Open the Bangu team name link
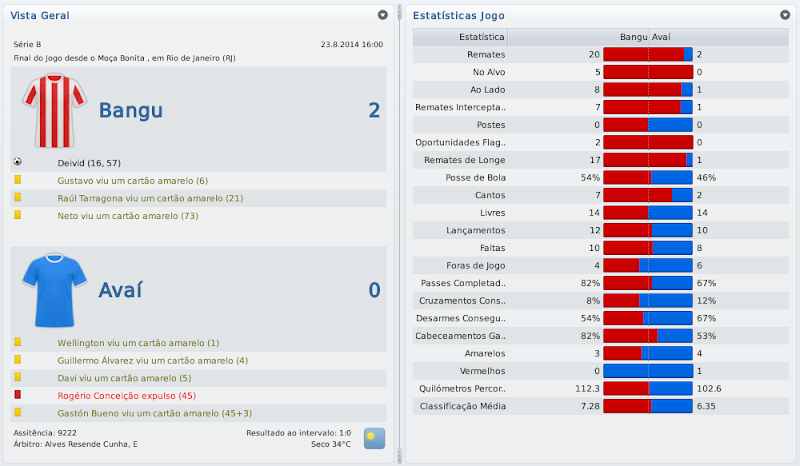 tap(130, 110)
